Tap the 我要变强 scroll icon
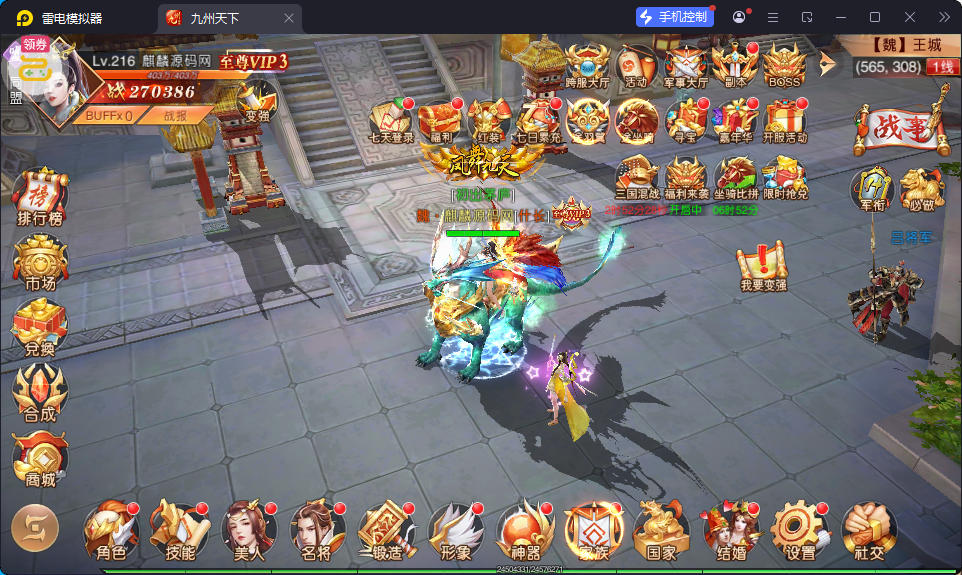 pyautogui.click(x=763, y=265)
